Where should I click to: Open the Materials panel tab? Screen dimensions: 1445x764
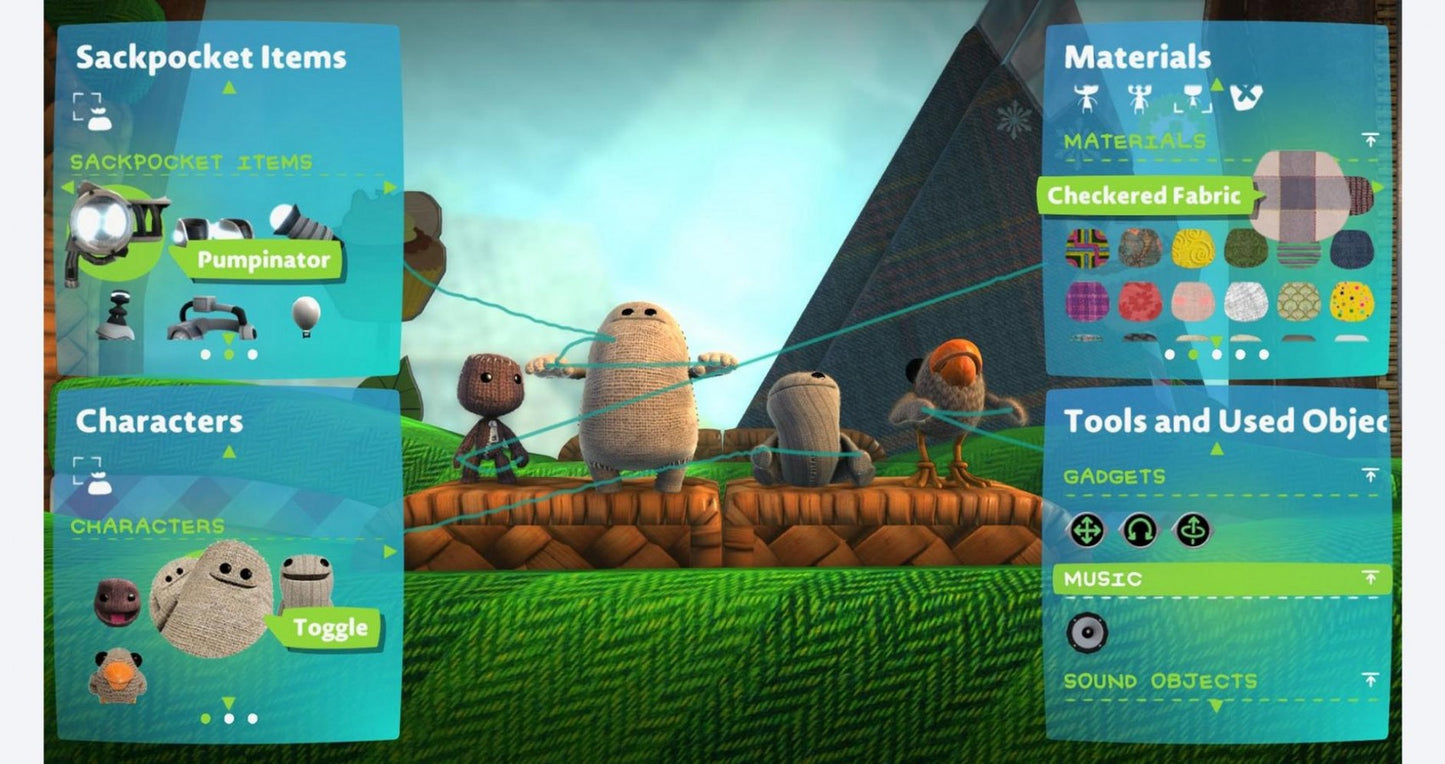1139,57
